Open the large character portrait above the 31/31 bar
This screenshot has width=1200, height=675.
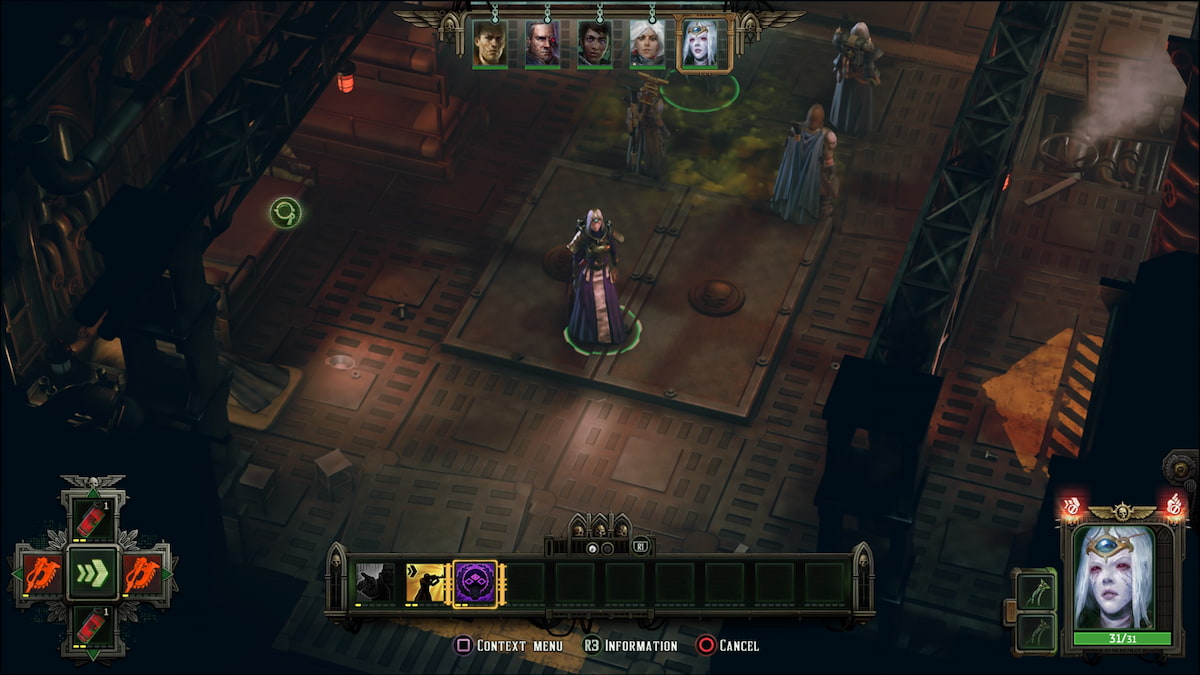(x=1113, y=578)
